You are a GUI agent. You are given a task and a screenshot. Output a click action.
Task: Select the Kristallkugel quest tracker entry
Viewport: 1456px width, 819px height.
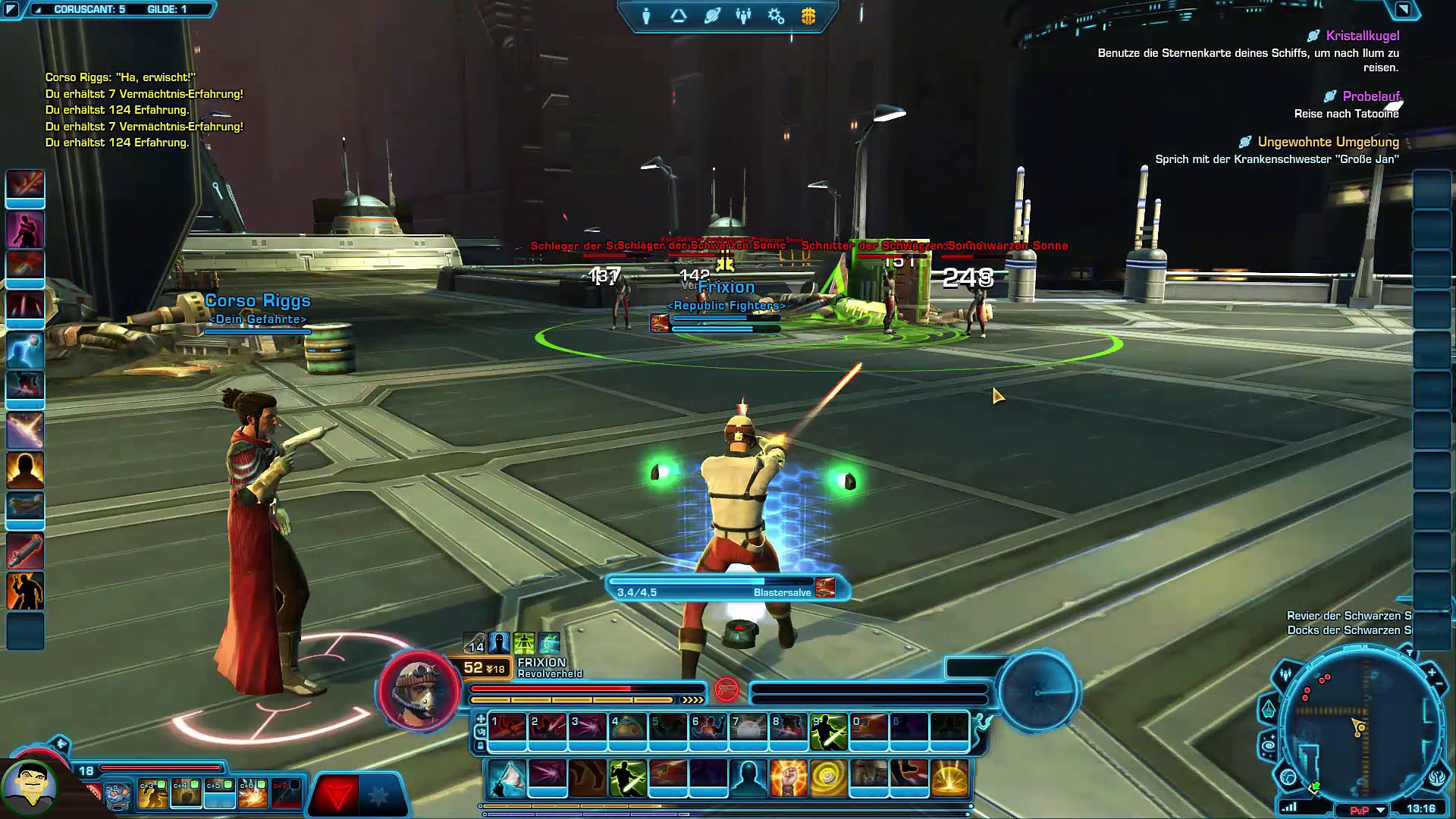point(1362,36)
